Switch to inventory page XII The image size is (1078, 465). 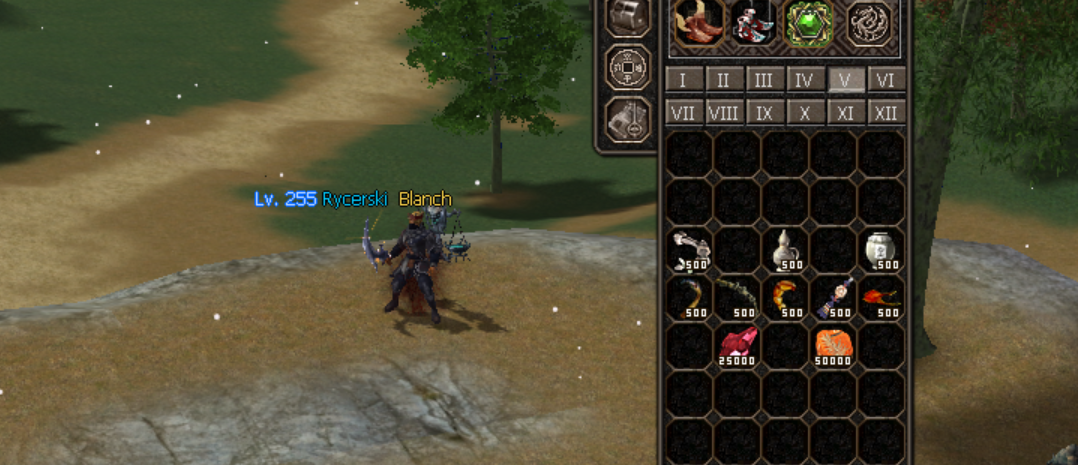coord(887,112)
